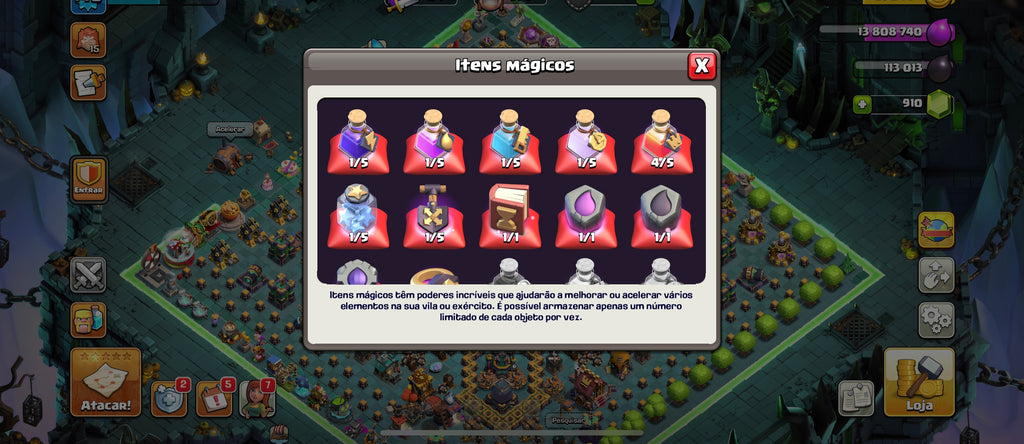Select the light blue builder potion
Viewport: 1024px width, 444px height.
click(510, 141)
